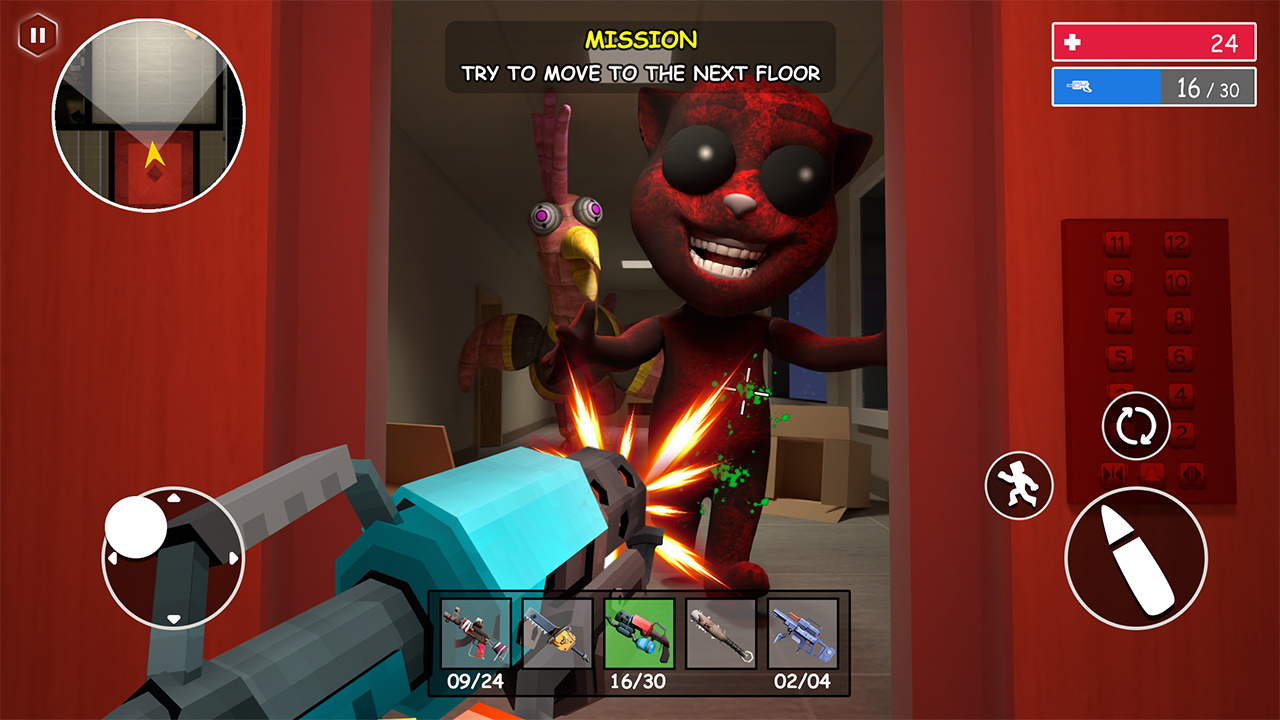1280x720 pixels.
Task: Tap the circular minimap
Action: point(149,115)
